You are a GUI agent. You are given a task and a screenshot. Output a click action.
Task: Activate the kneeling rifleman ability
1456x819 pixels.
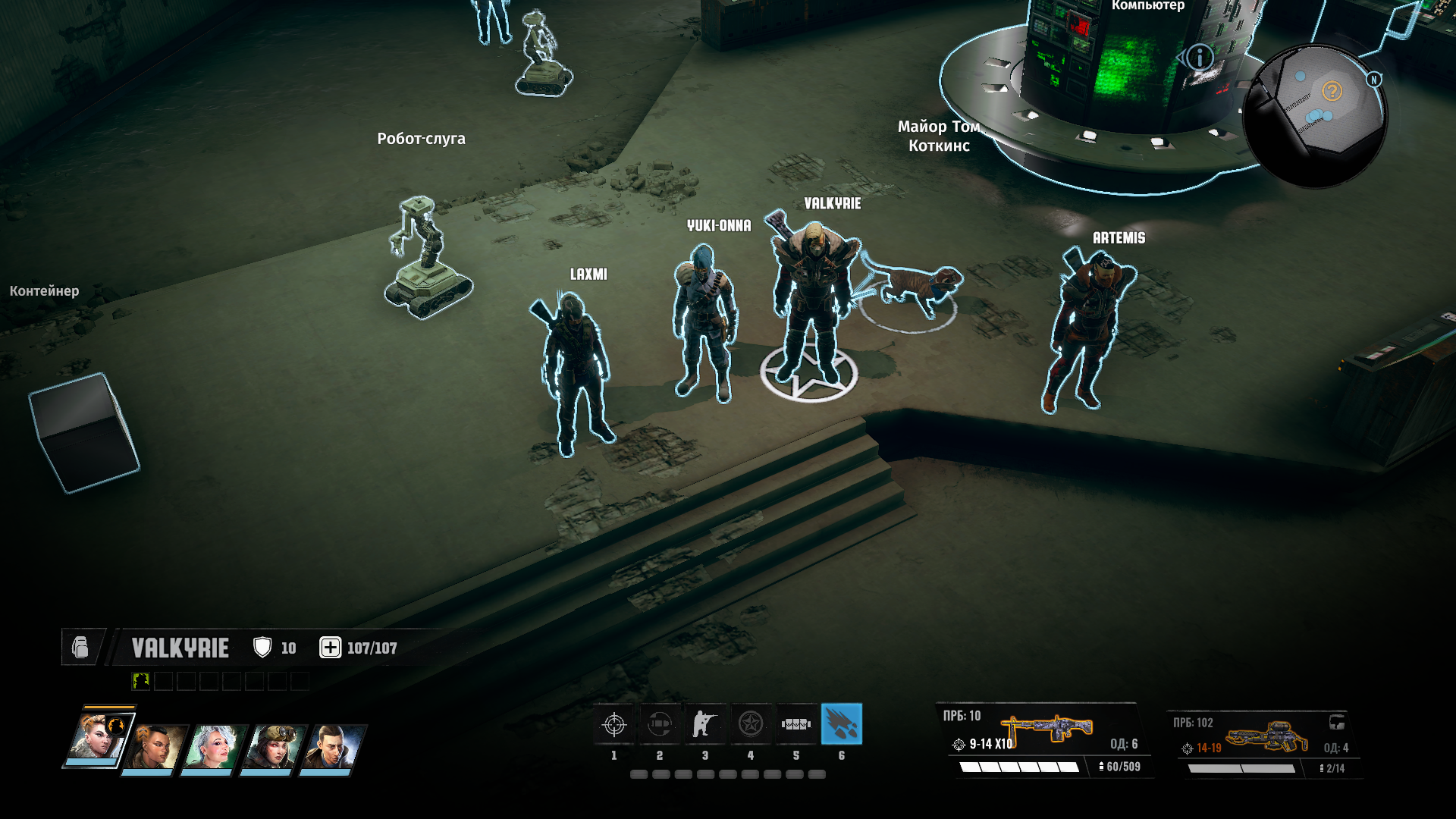click(x=705, y=725)
